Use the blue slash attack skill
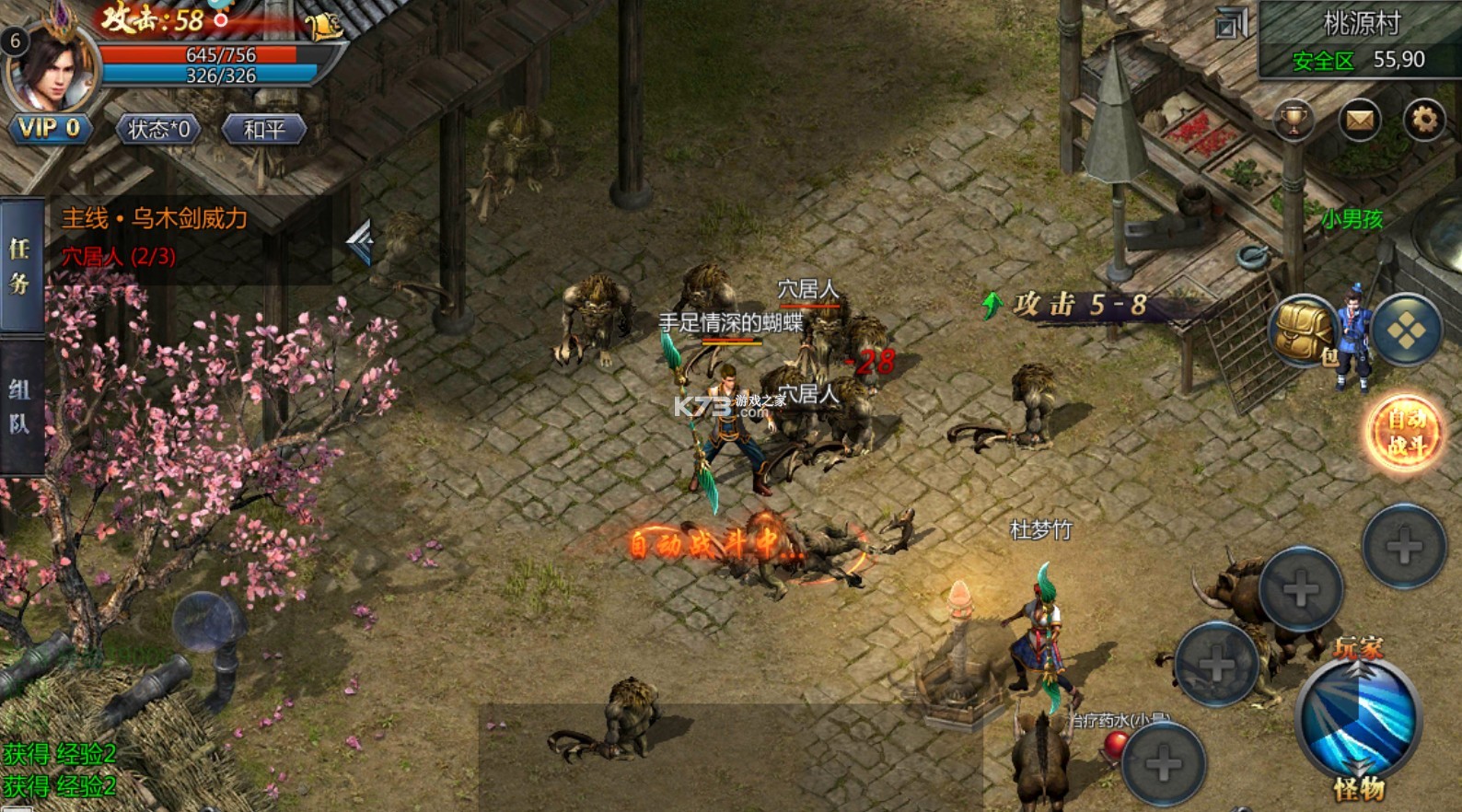 (1359, 720)
